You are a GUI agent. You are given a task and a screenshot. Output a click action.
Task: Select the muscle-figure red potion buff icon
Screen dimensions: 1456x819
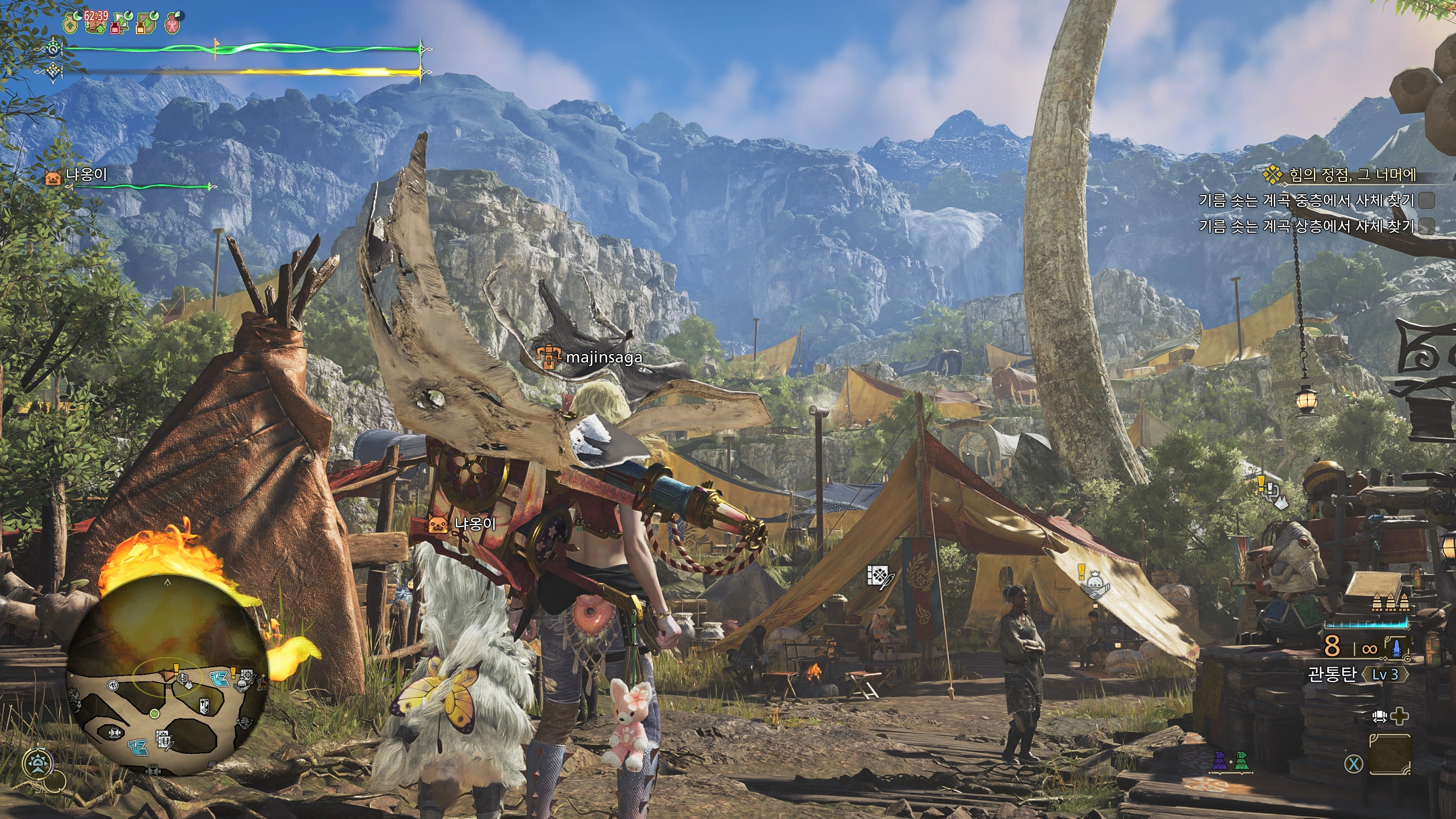[173, 24]
